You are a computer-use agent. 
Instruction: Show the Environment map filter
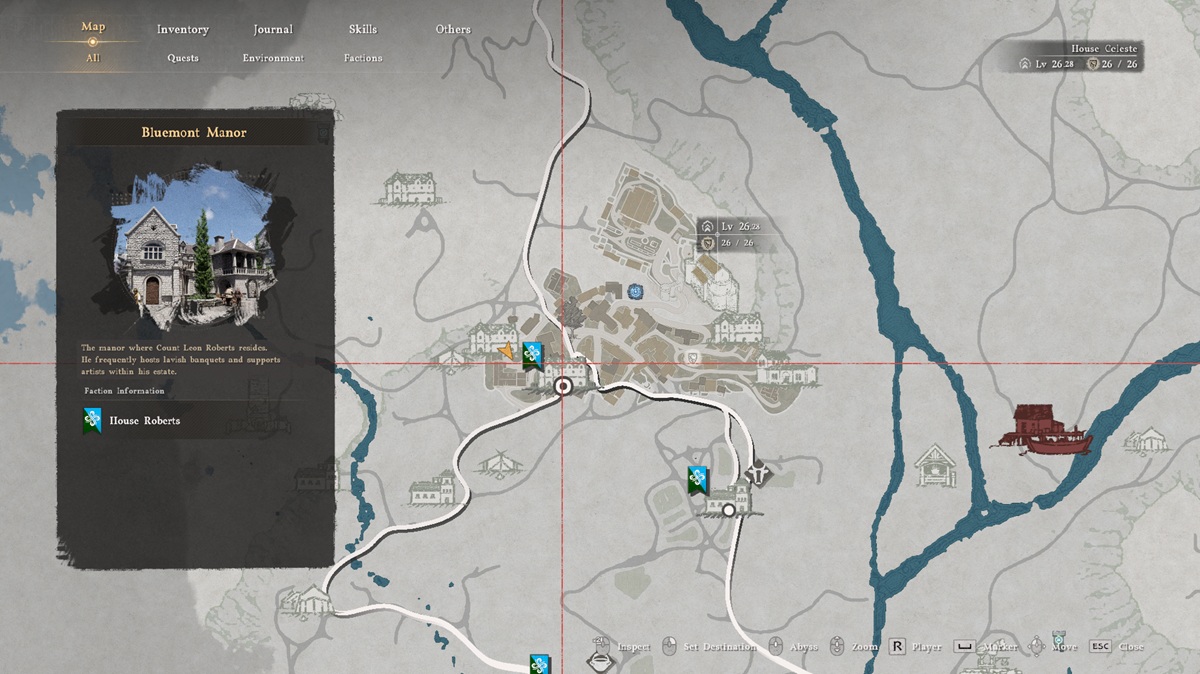coord(273,58)
